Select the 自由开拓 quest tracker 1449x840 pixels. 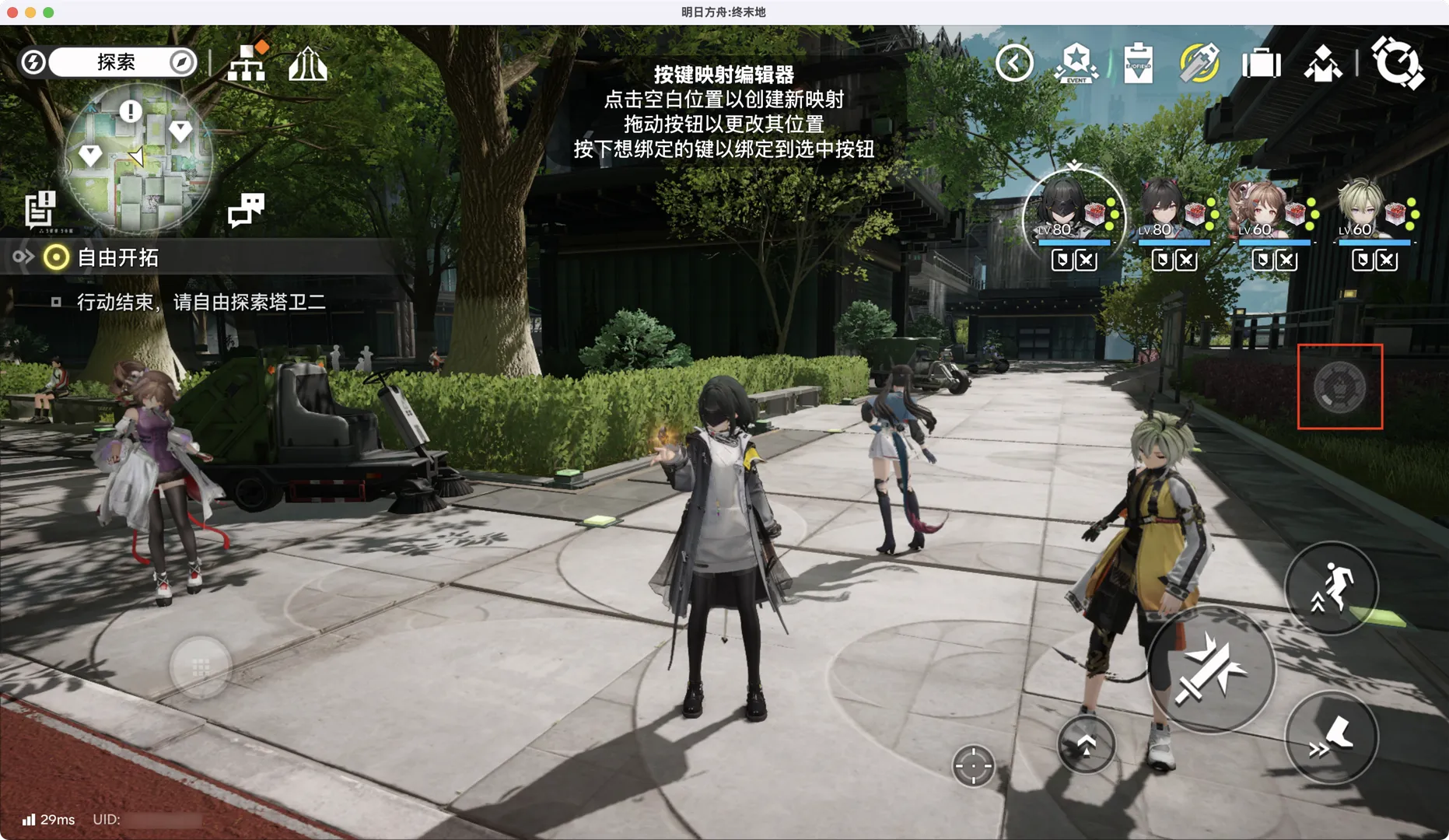(117, 257)
